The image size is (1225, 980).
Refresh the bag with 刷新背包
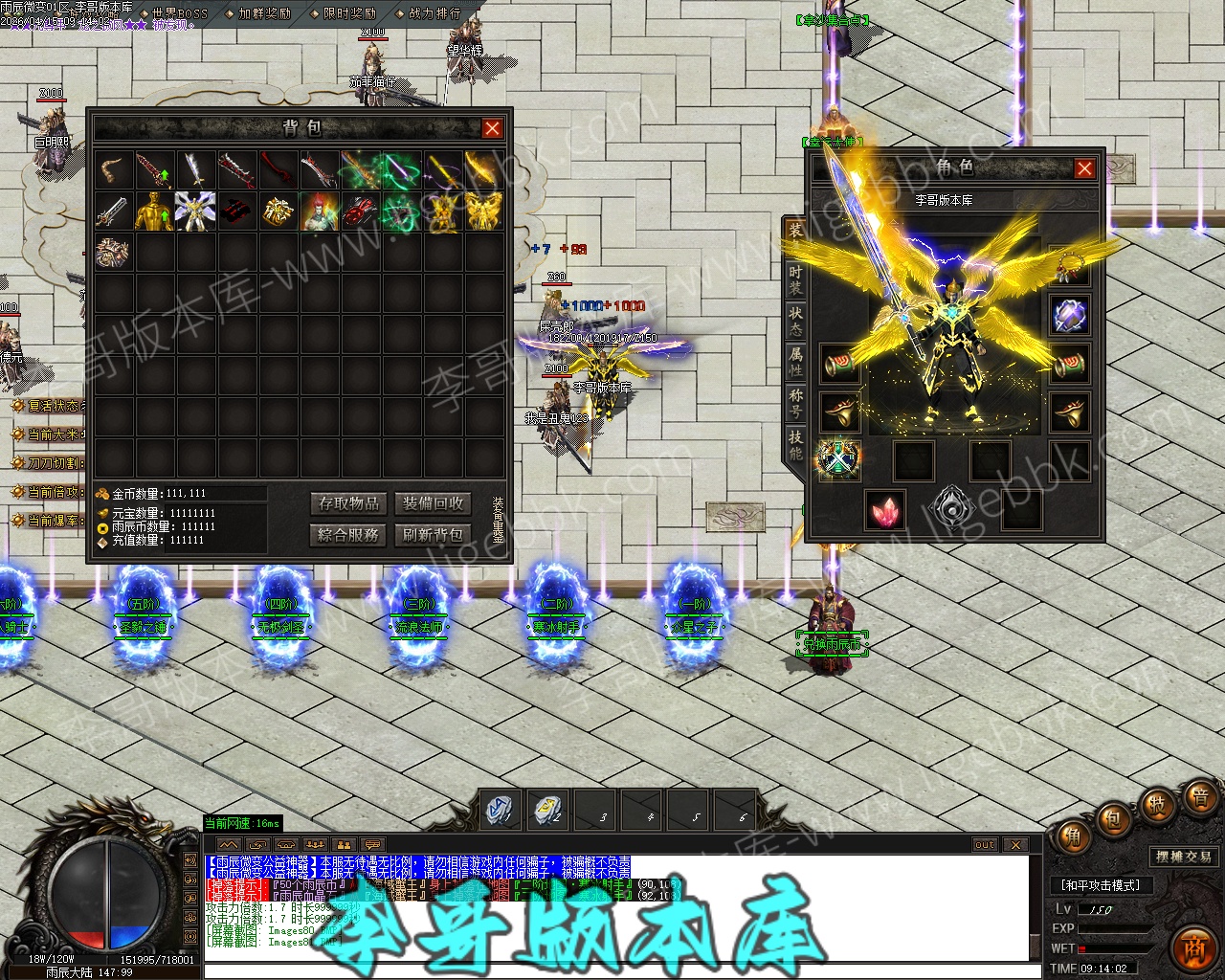point(433,535)
